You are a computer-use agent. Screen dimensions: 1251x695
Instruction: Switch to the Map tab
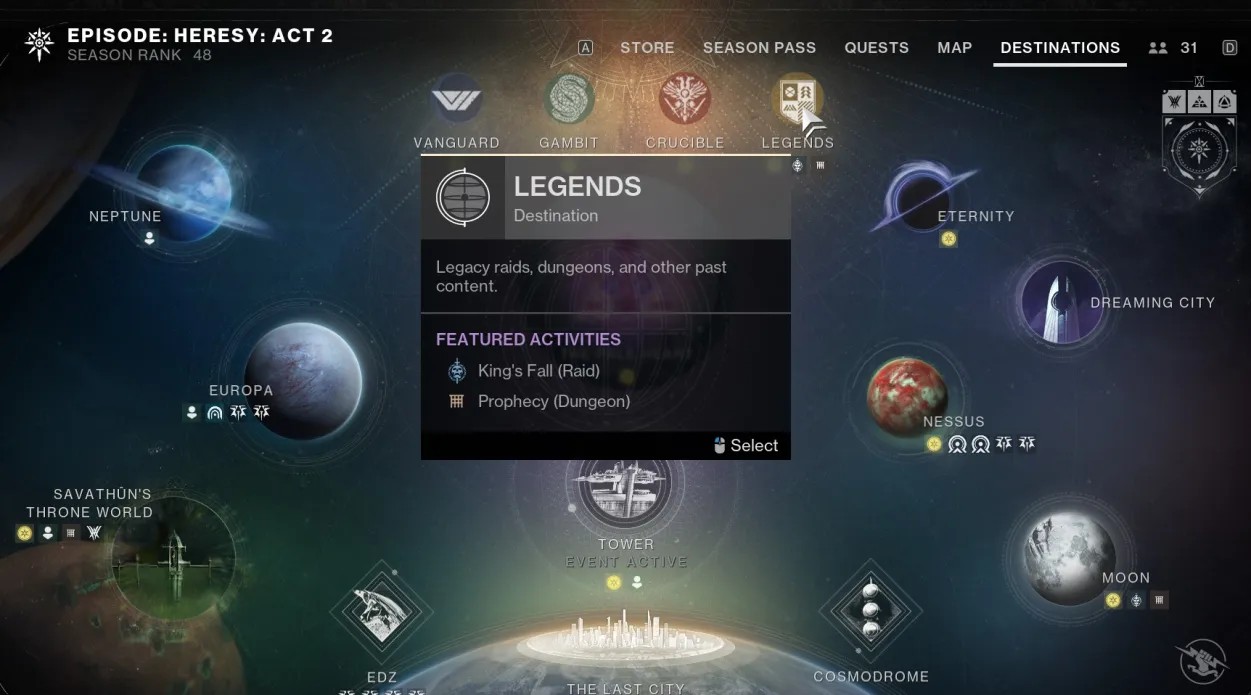pos(954,47)
